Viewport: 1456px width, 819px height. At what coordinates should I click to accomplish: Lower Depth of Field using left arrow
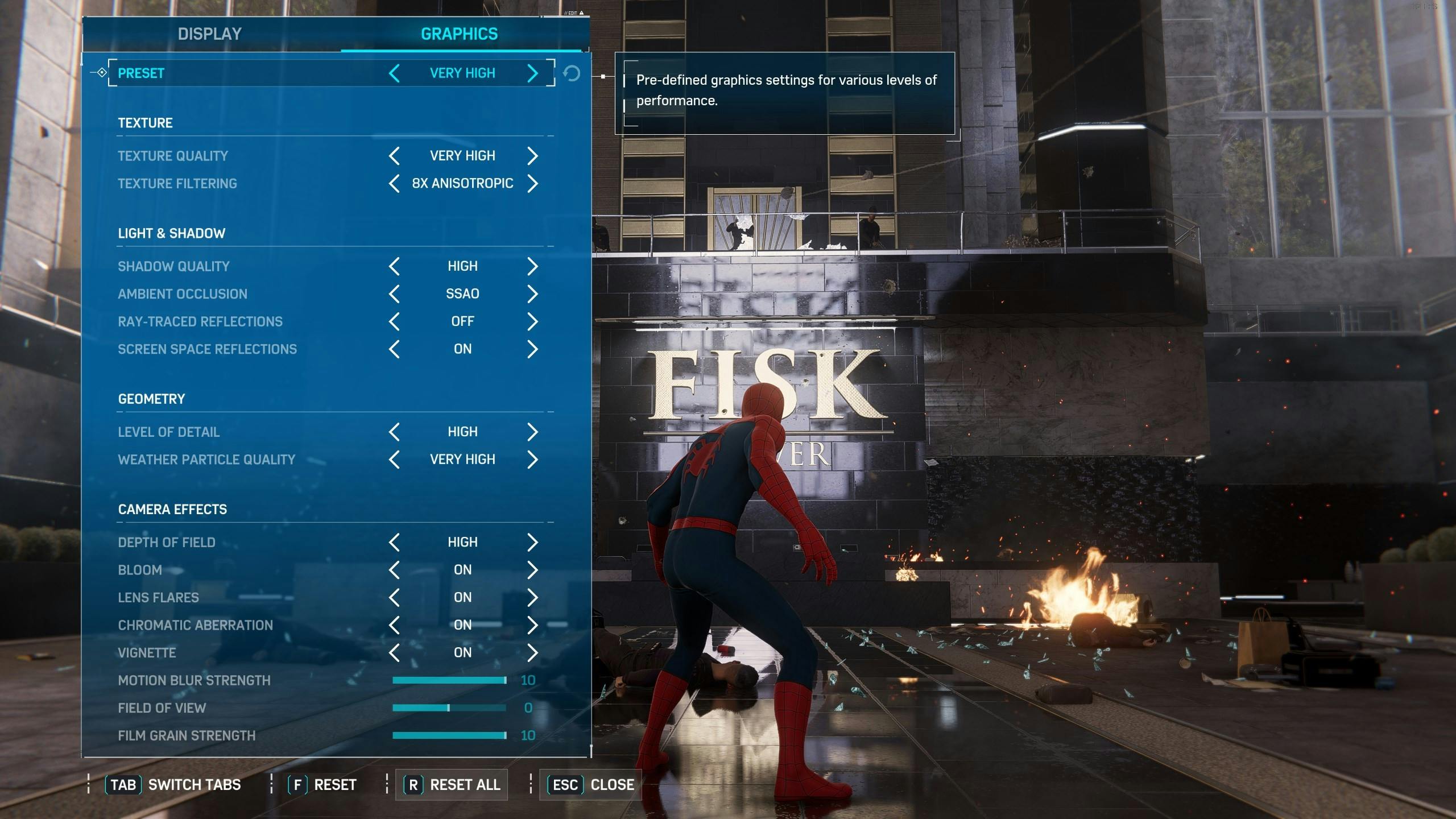coord(394,542)
